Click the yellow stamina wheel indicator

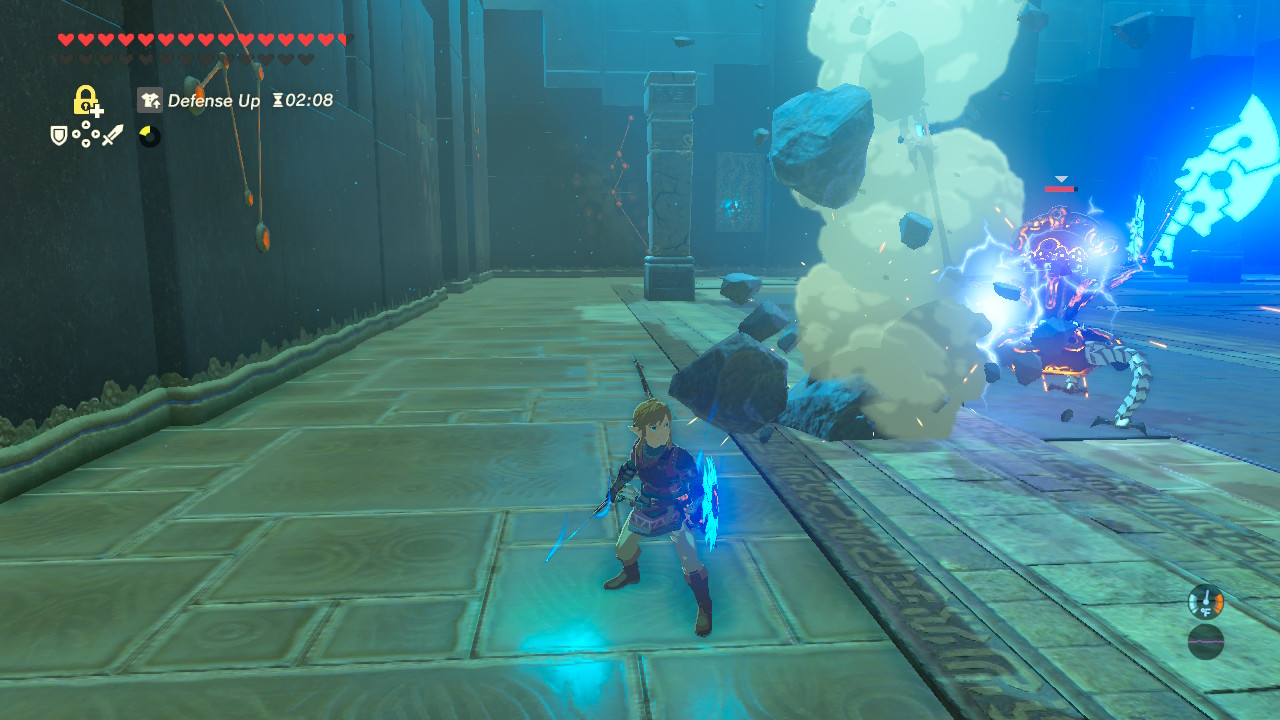tap(148, 134)
